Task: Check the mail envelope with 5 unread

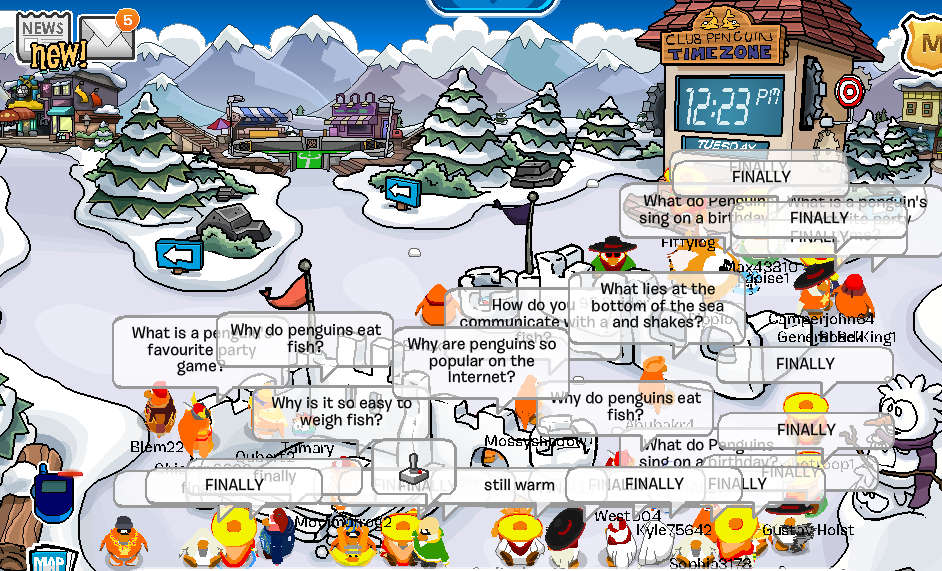Action: (106, 38)
